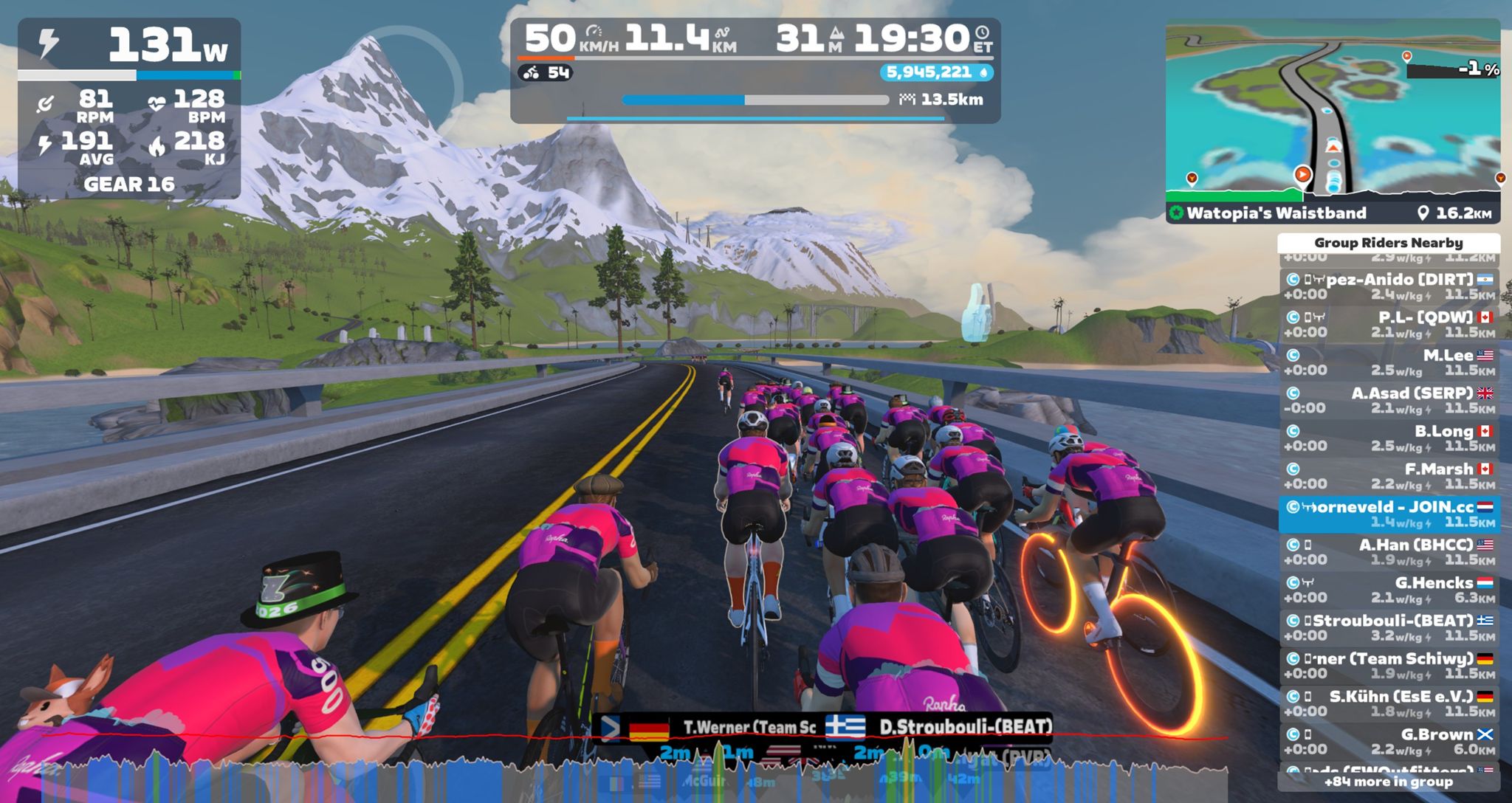Choose A.Han (BHCC) from the rider list
The image size is (1512, 803).
[x=1389, y=552]
